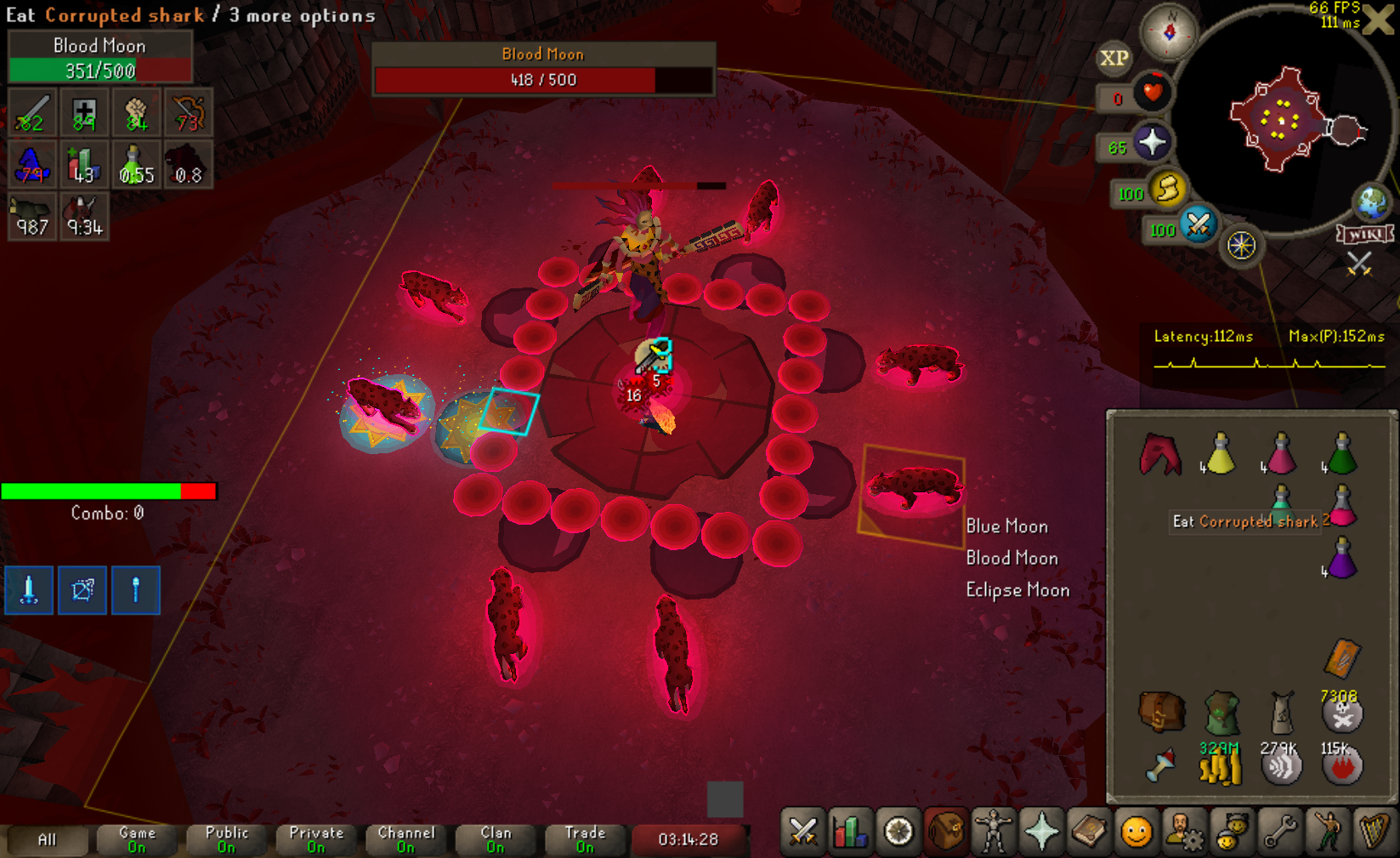Open the Worn Equipment tab
Viewport: 1400px width, 858px height.
click(x=992, y=832)
